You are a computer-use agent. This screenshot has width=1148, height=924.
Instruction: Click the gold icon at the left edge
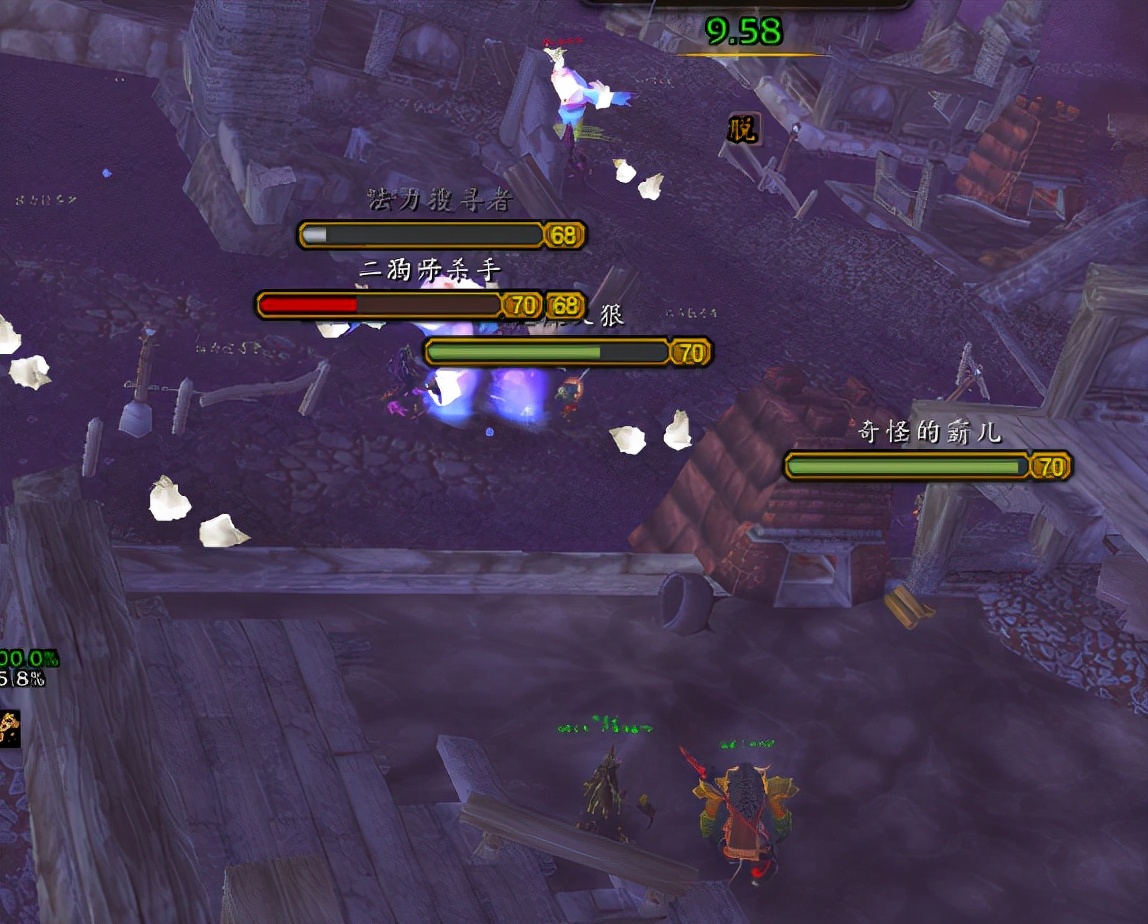[x=9, y=727]
